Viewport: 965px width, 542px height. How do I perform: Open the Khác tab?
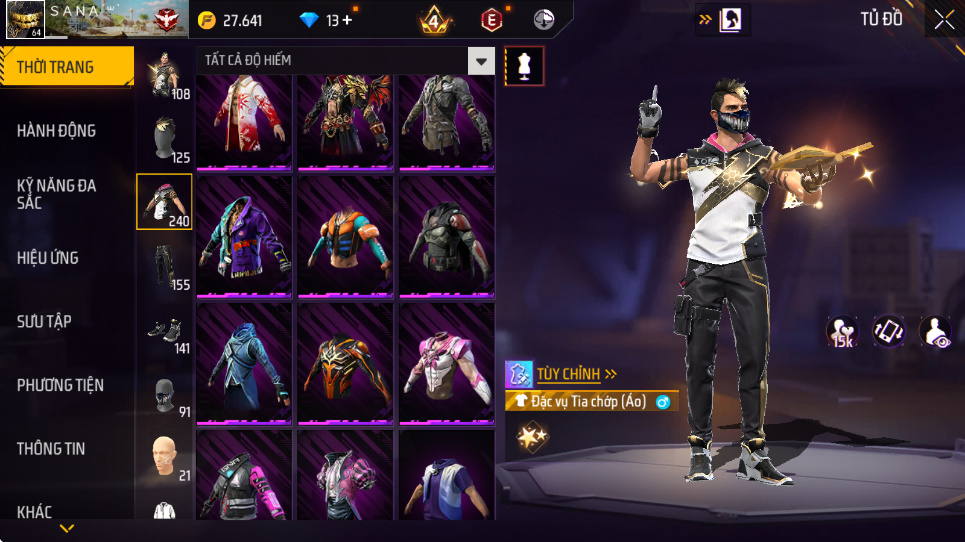(35, 512)
